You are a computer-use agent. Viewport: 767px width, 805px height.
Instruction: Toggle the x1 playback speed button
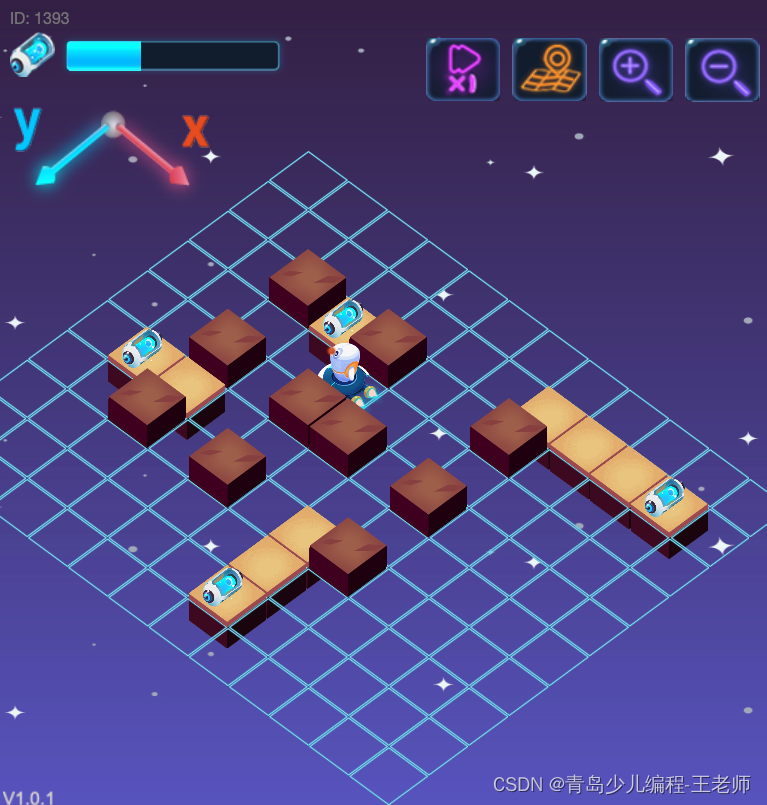pos(462,69)
